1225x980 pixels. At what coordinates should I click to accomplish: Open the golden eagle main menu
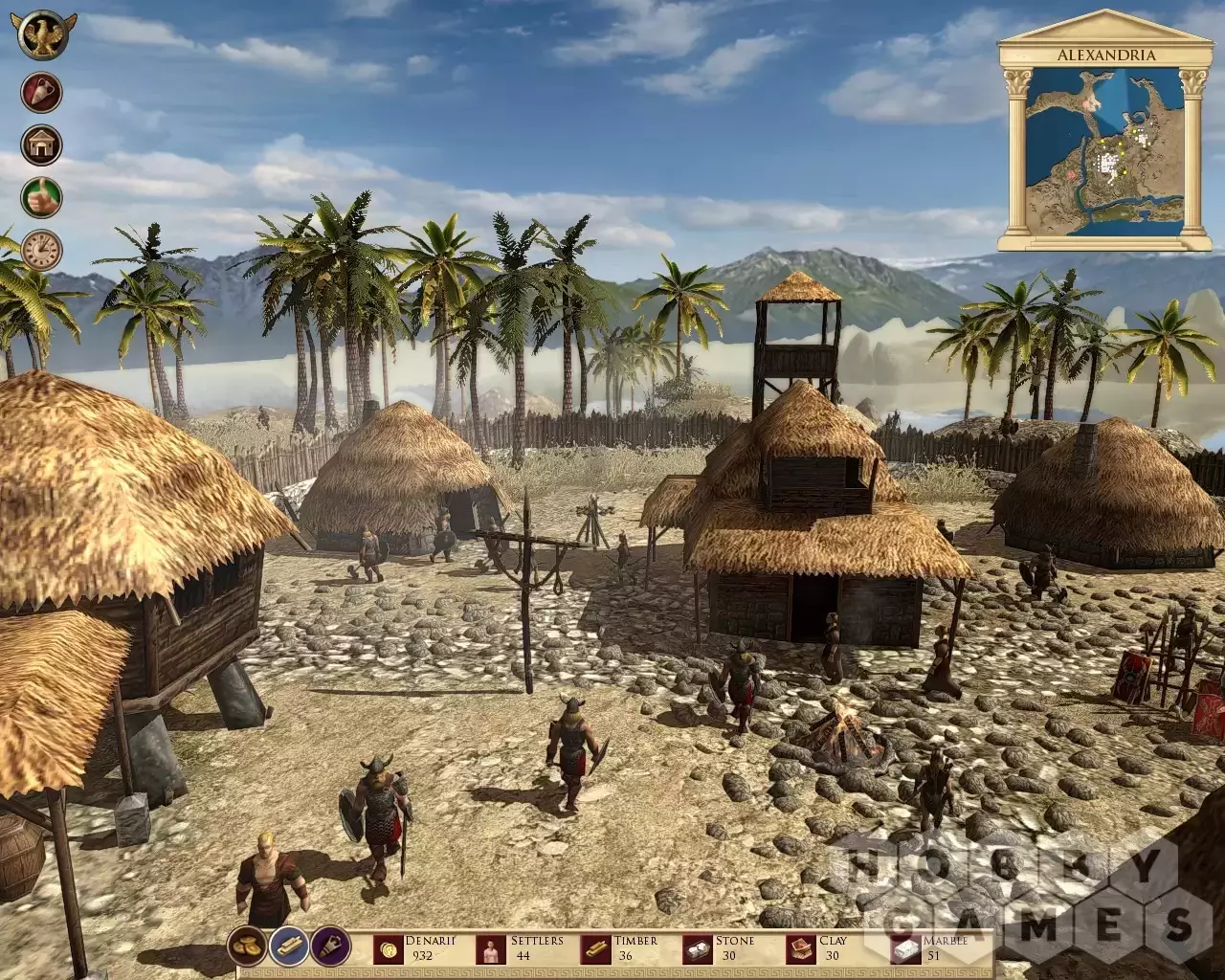point(42,34)
